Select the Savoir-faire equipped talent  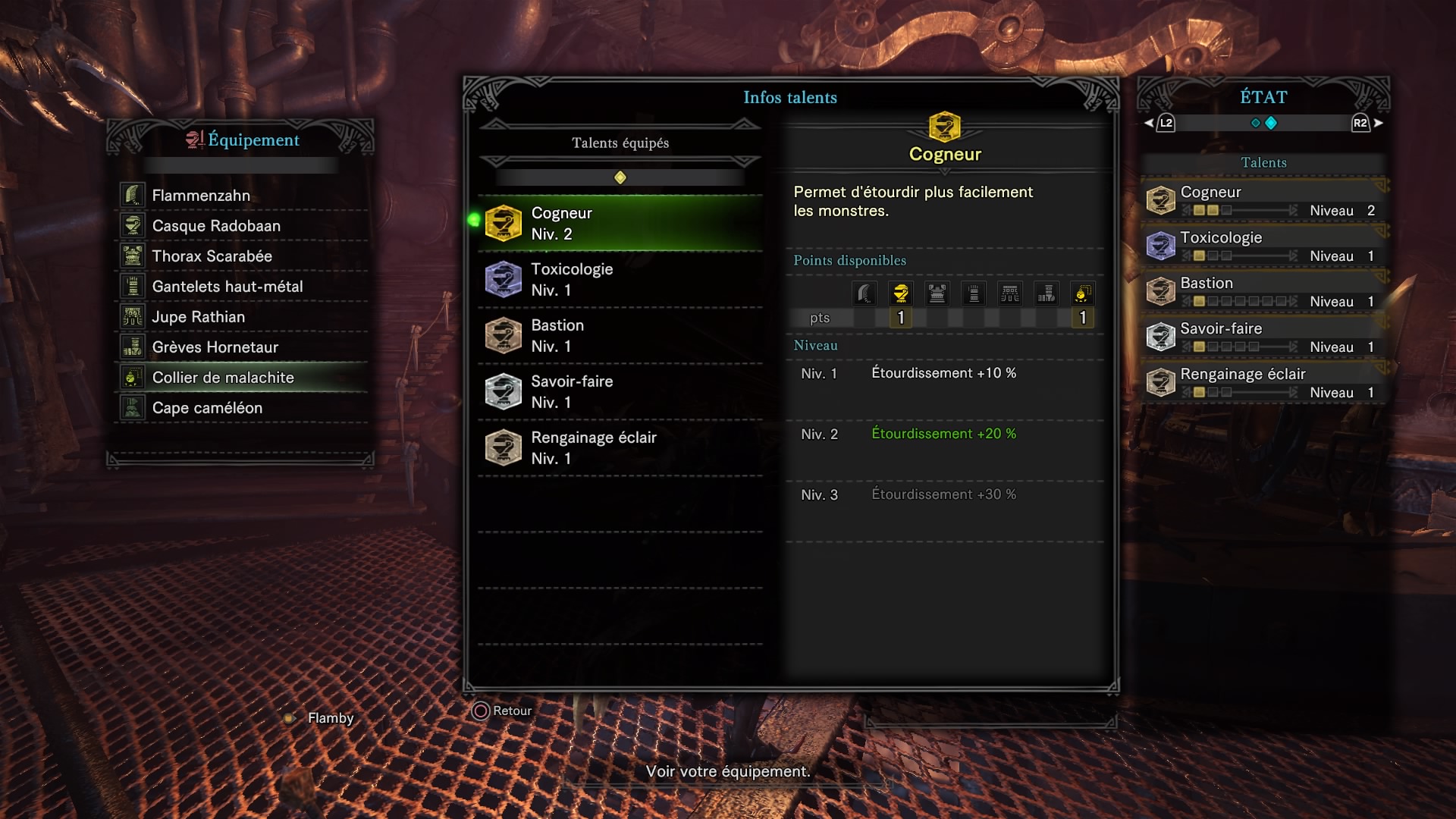(x=620, y=392)
